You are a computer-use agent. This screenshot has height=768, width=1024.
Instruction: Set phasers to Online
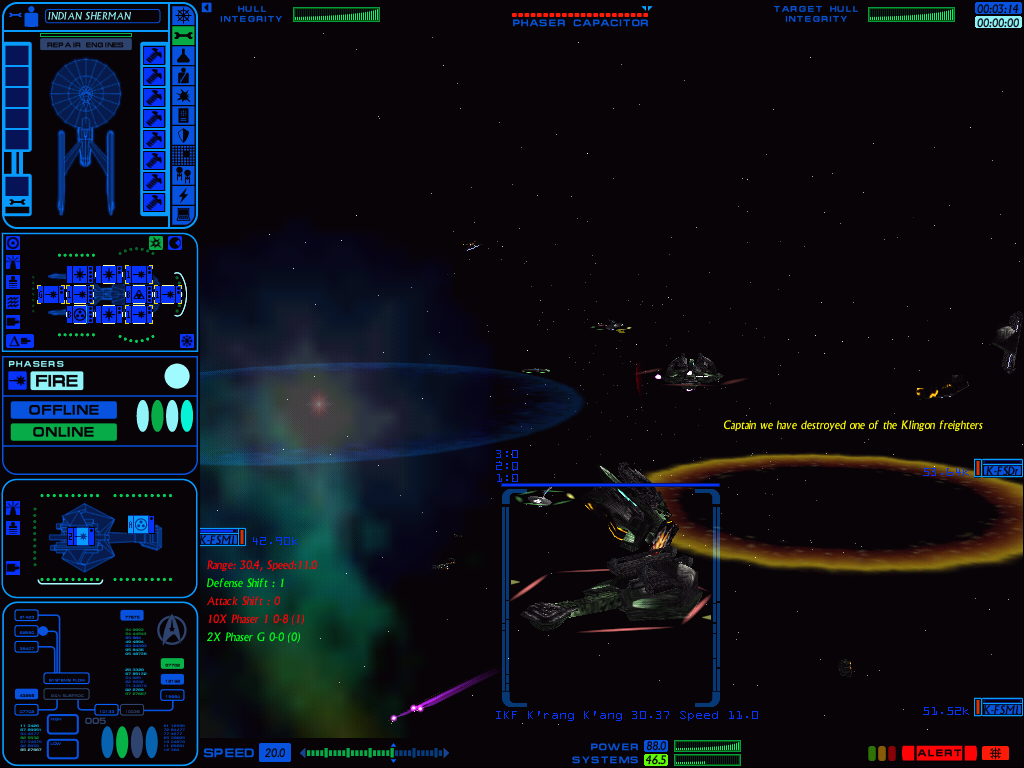(64, 432)
